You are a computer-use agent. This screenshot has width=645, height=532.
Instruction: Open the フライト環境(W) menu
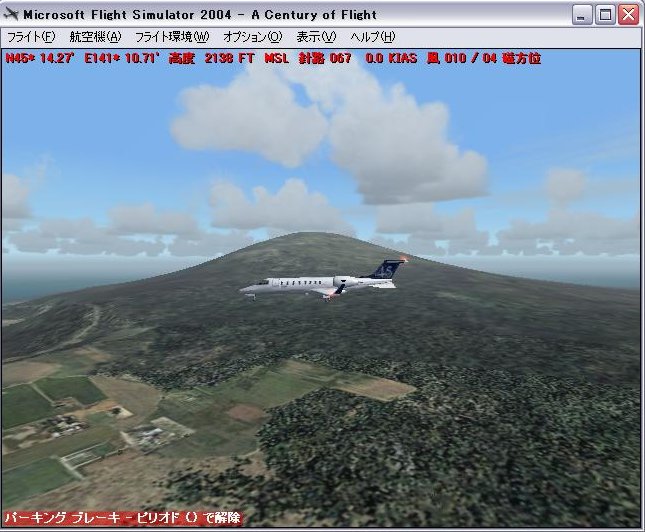[172, 37]
